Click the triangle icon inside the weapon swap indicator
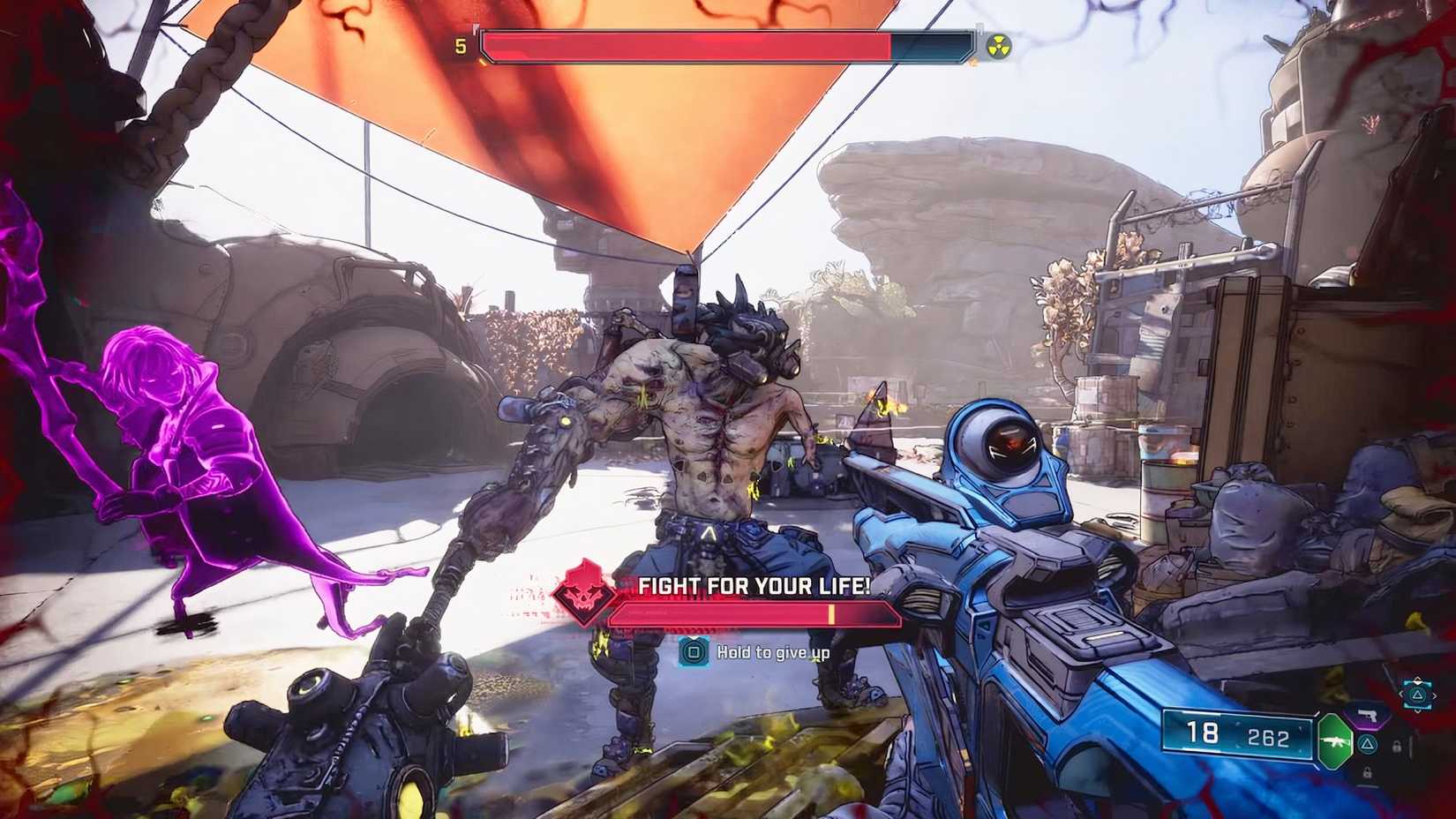The image size is (1456, 819). point(1417,695)
